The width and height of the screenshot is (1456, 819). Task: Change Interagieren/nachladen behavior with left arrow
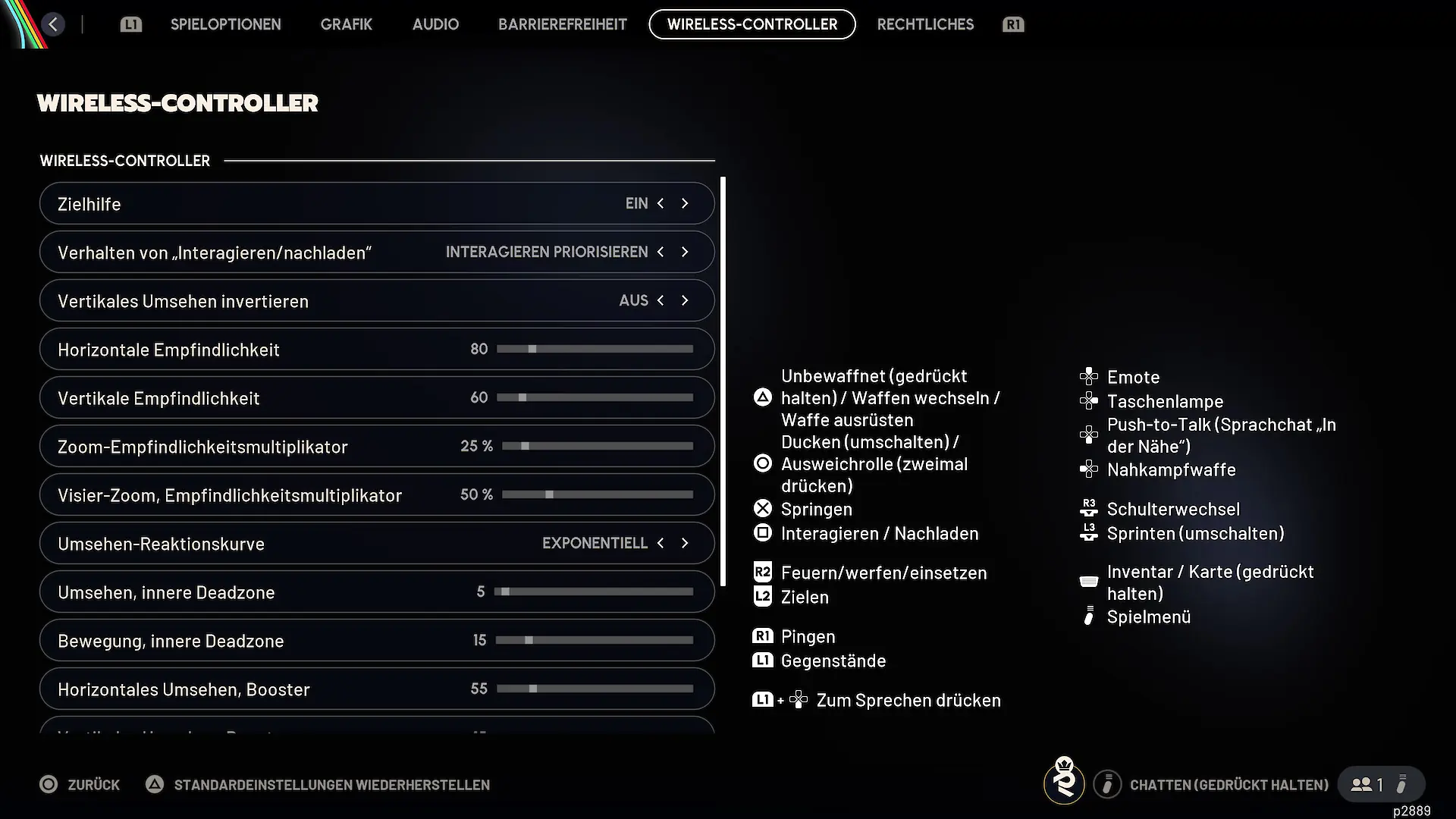(x=661, y=252)
